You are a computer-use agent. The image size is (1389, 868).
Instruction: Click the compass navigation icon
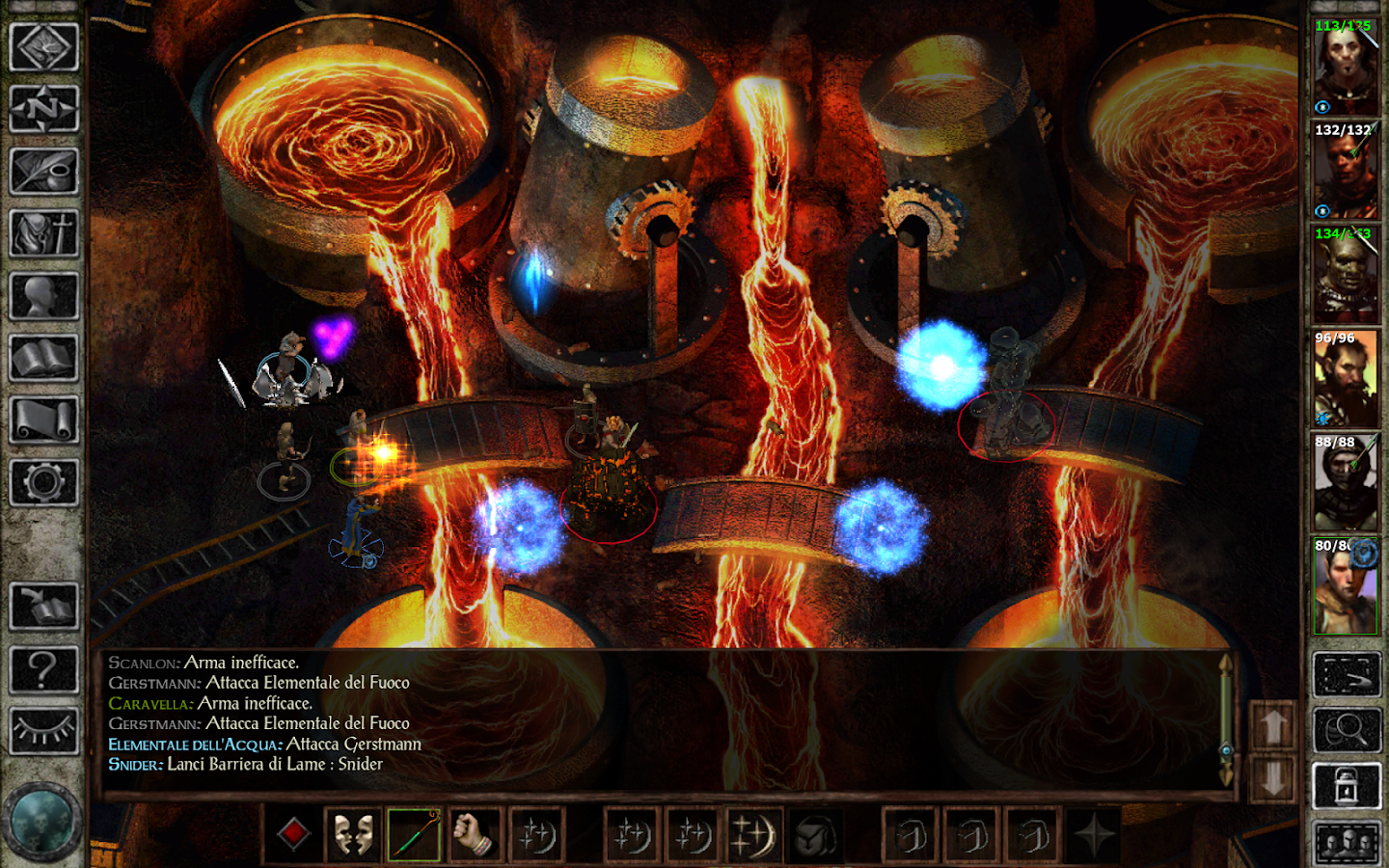(x=44, y=109)
